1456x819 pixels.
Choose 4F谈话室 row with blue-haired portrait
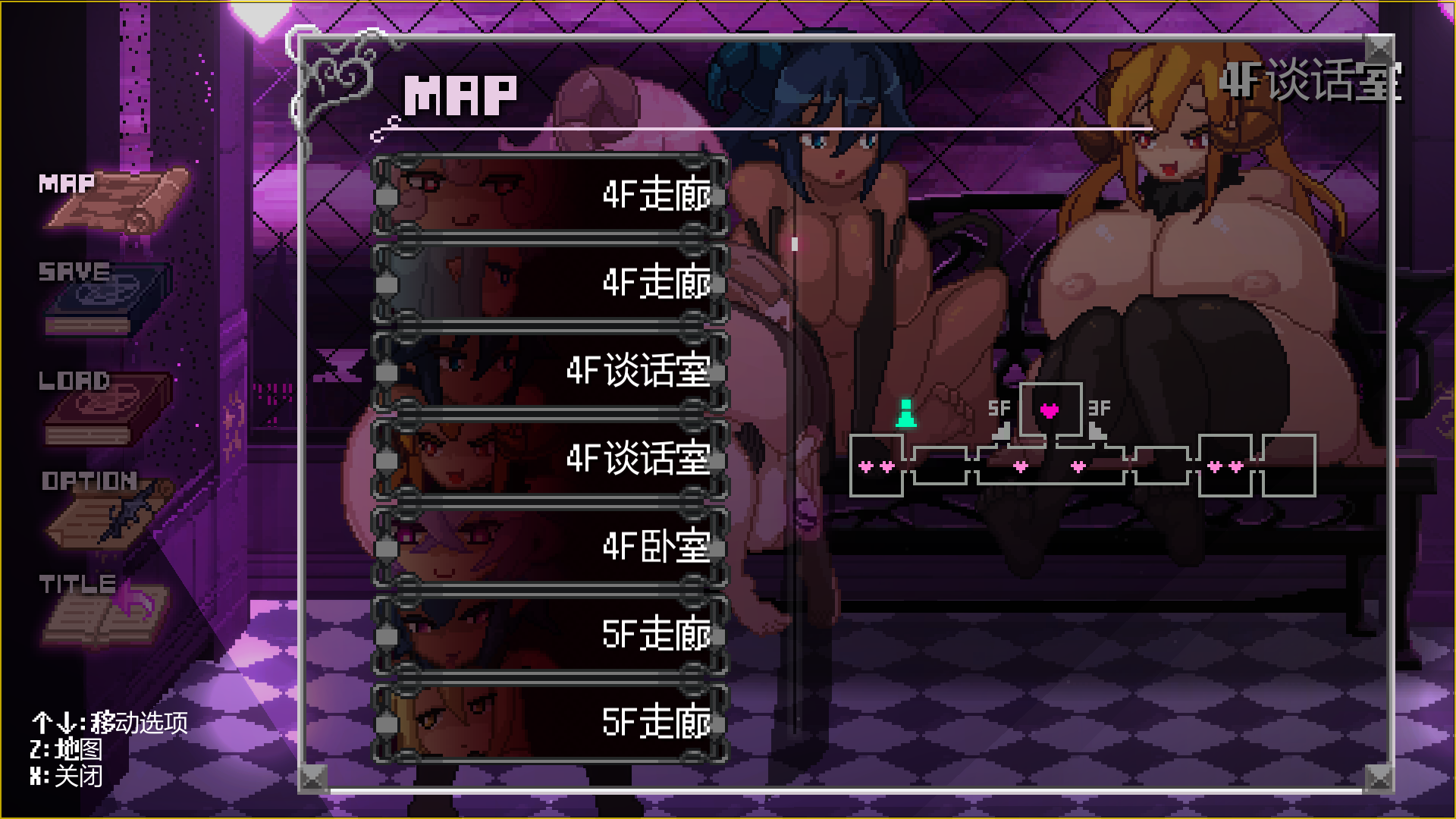[550, 371]
